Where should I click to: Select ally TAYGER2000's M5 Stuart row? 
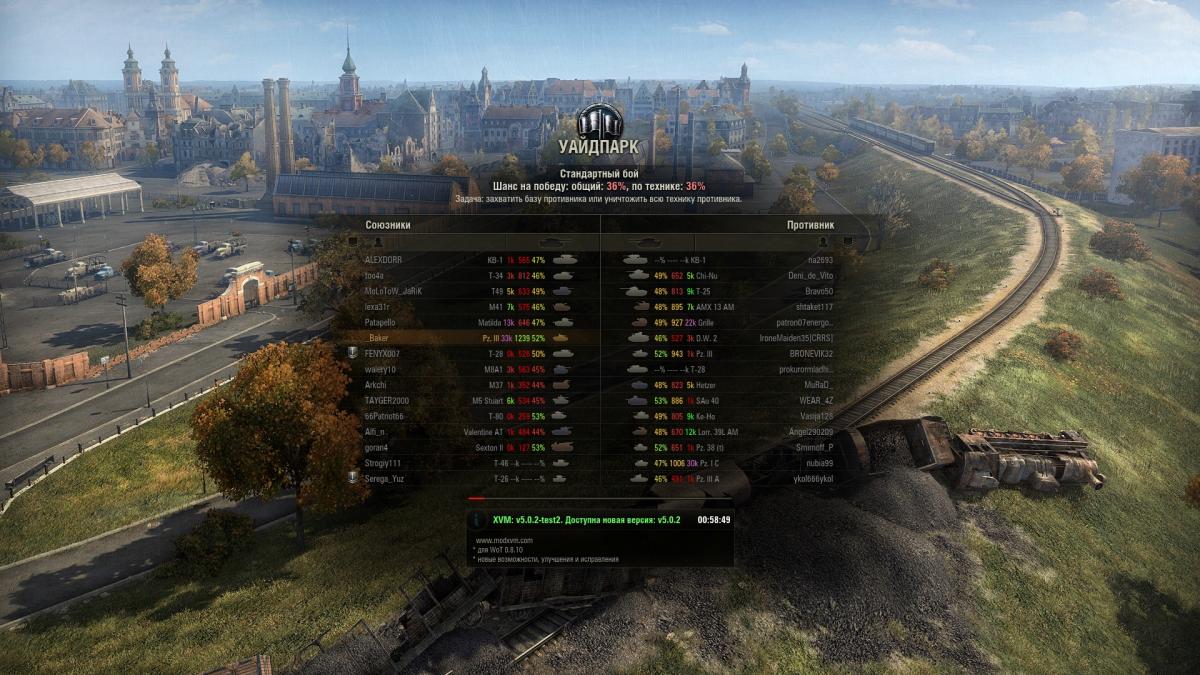pos(470,400)
